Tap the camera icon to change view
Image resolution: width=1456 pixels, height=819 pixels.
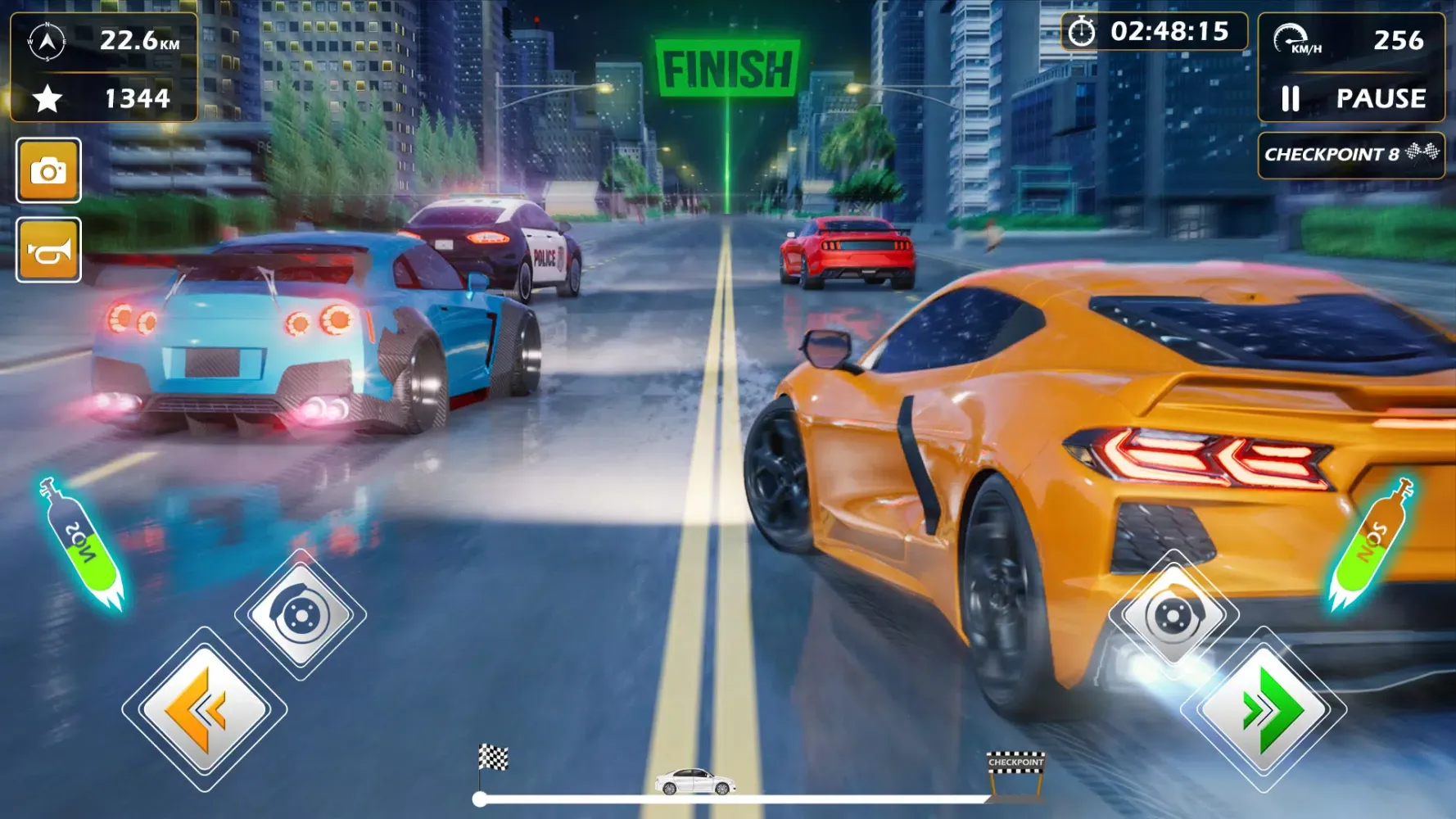[49, 168]
